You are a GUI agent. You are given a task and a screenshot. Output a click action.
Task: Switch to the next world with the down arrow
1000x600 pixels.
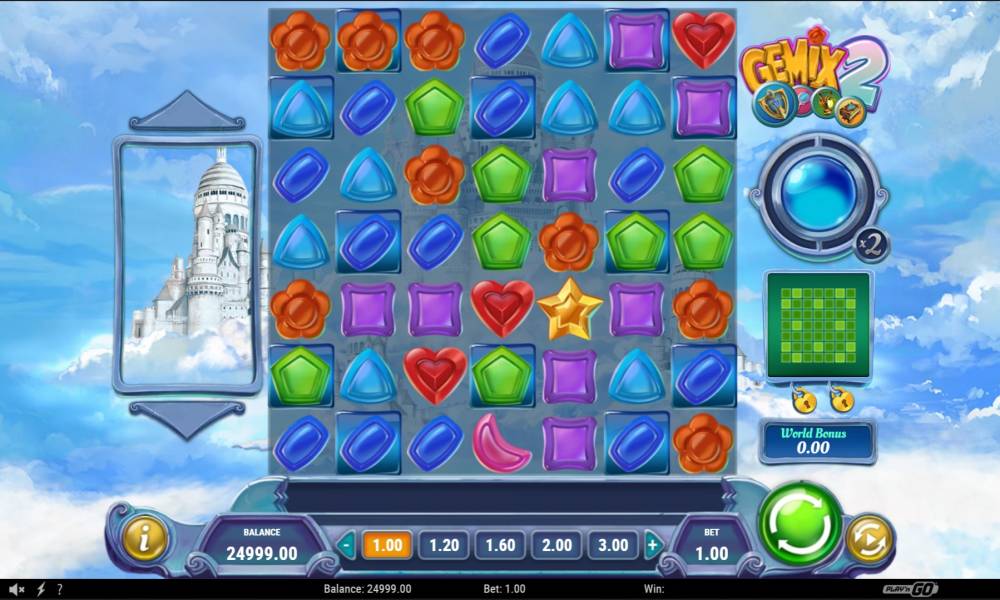[x=187, y=417]
